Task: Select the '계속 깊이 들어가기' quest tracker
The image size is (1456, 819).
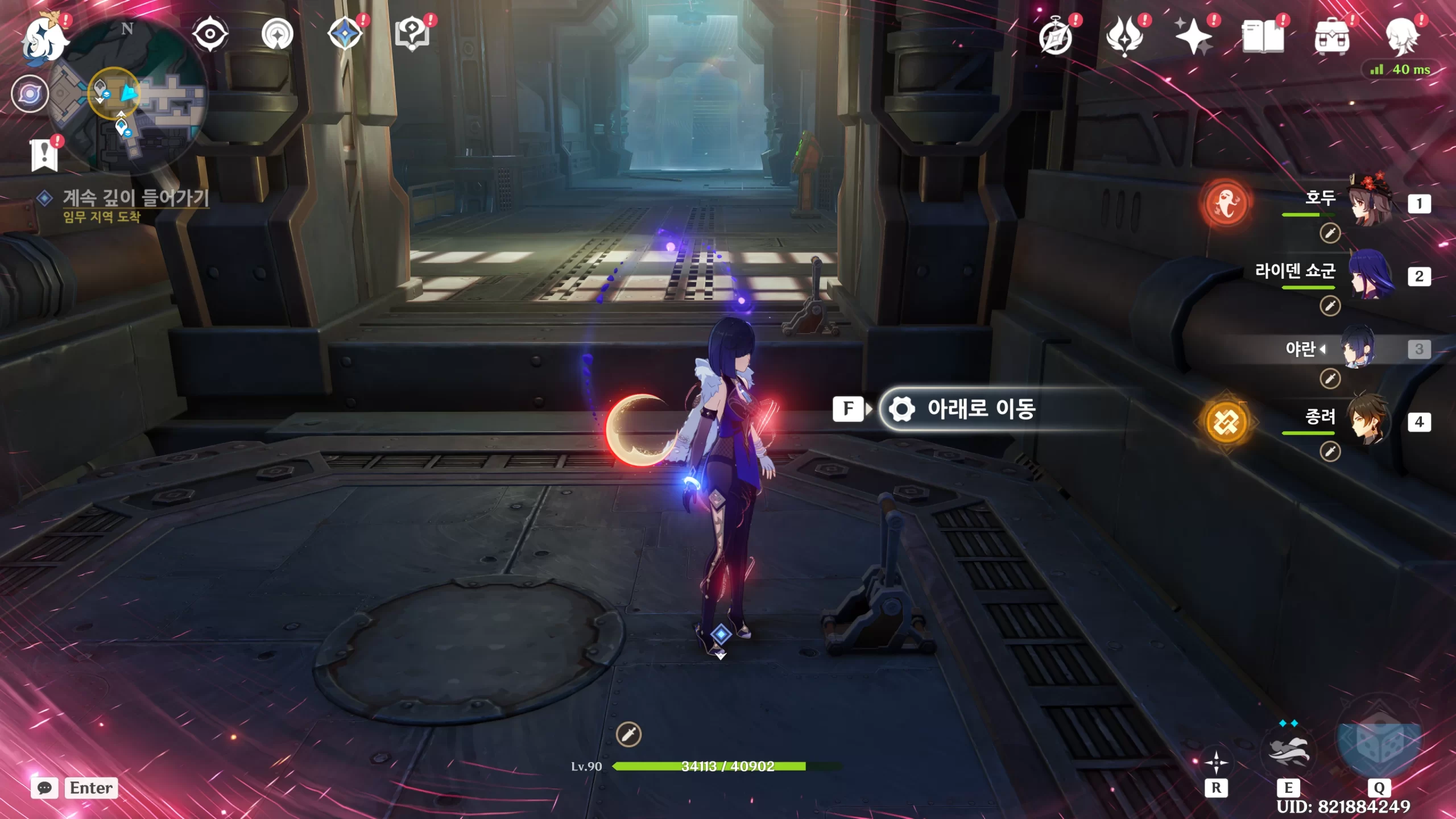Action: tap(135, 198)
